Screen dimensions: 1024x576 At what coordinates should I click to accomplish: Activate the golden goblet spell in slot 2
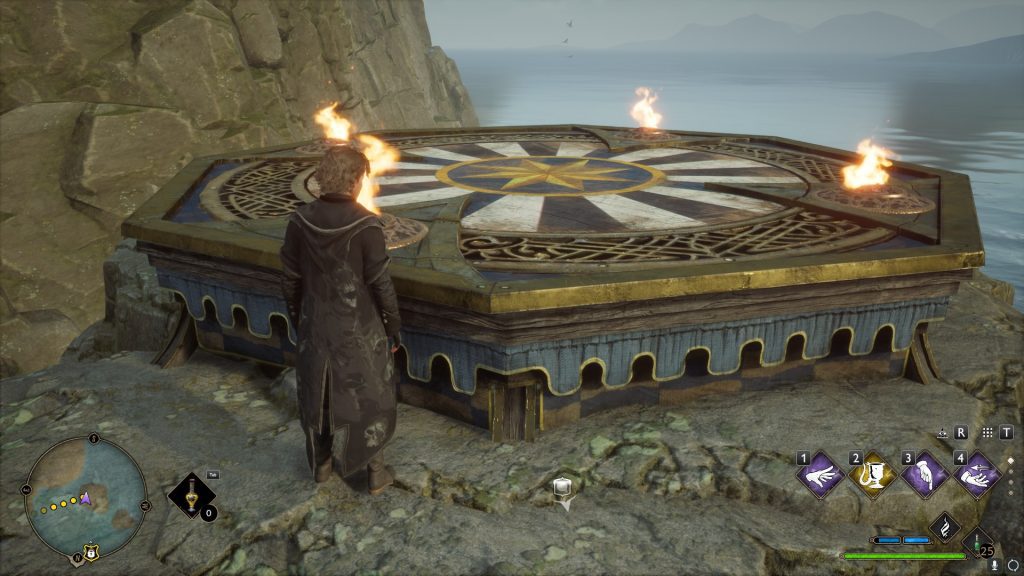coord(873,474)
